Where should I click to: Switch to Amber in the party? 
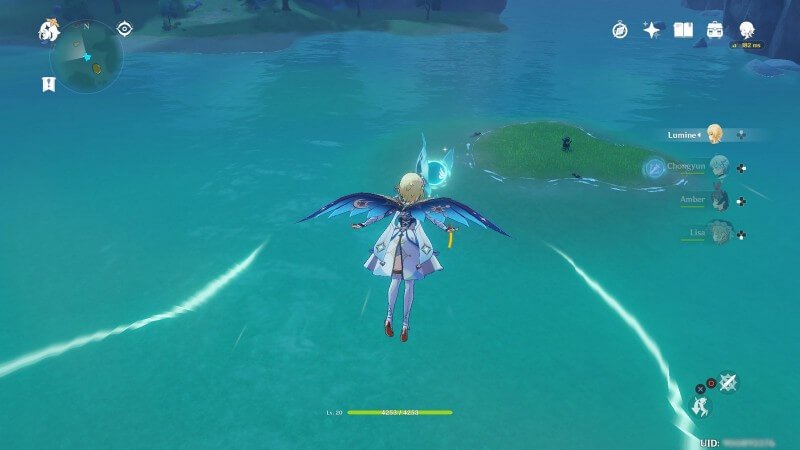[718, 200]
